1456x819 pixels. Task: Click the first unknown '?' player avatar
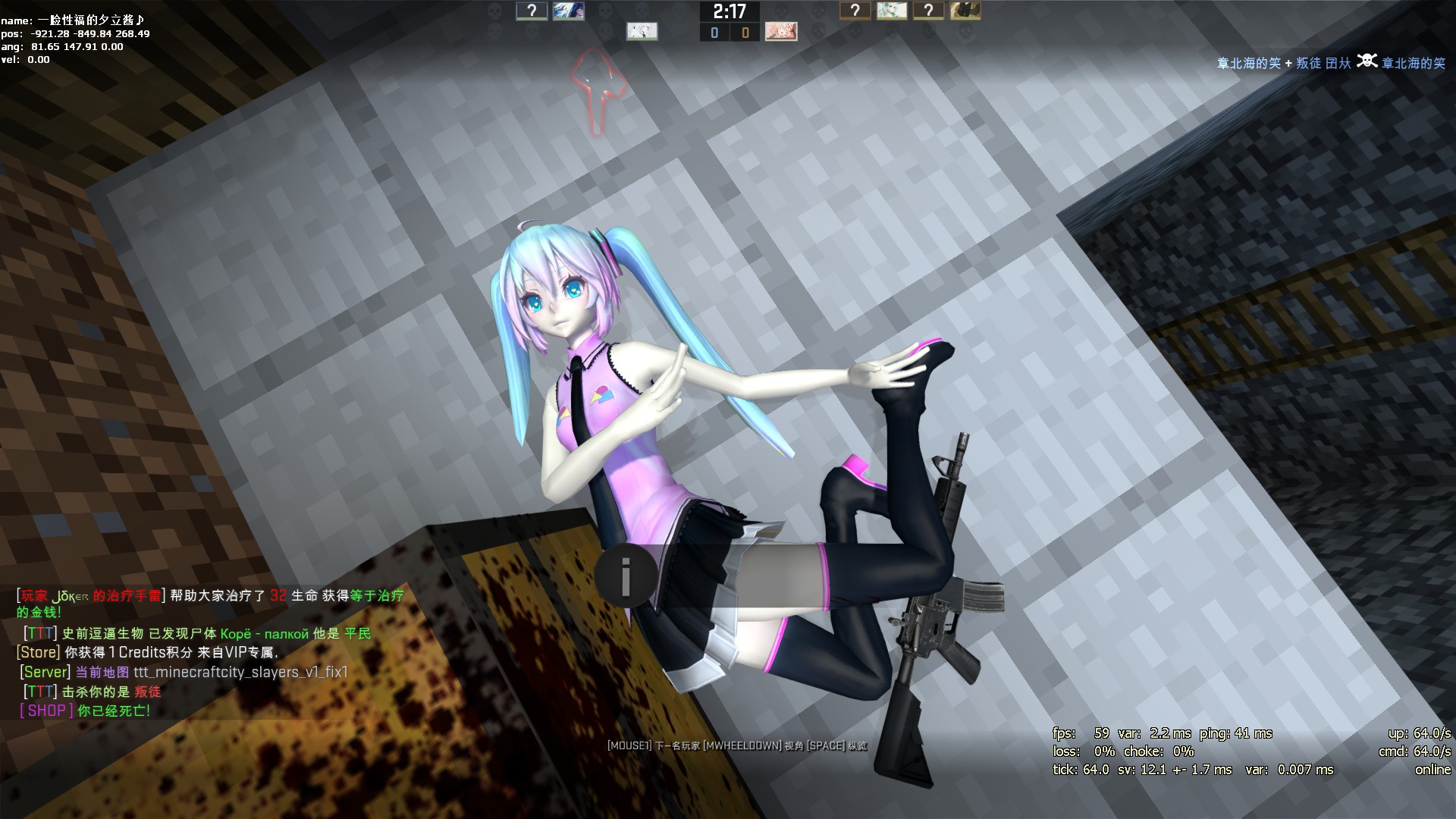click(531, 11)
